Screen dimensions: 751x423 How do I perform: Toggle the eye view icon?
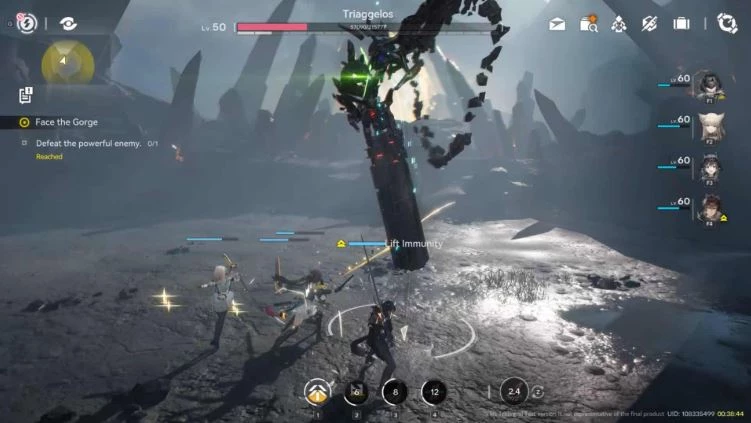pos(68,23)
